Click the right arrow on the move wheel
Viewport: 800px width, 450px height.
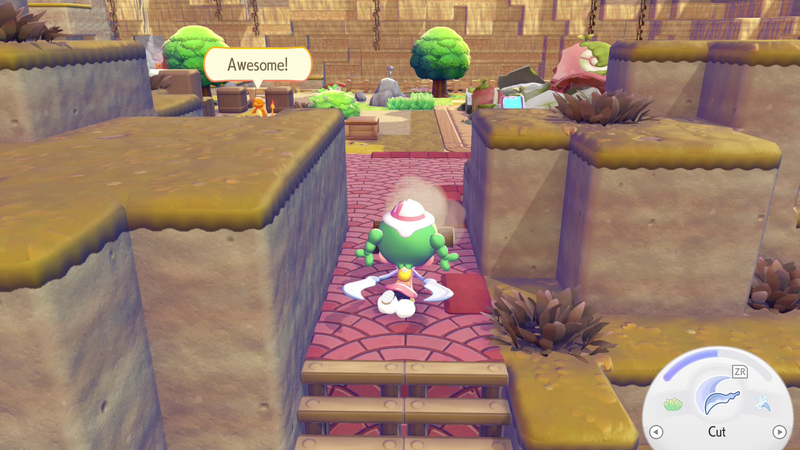[779, 432]
